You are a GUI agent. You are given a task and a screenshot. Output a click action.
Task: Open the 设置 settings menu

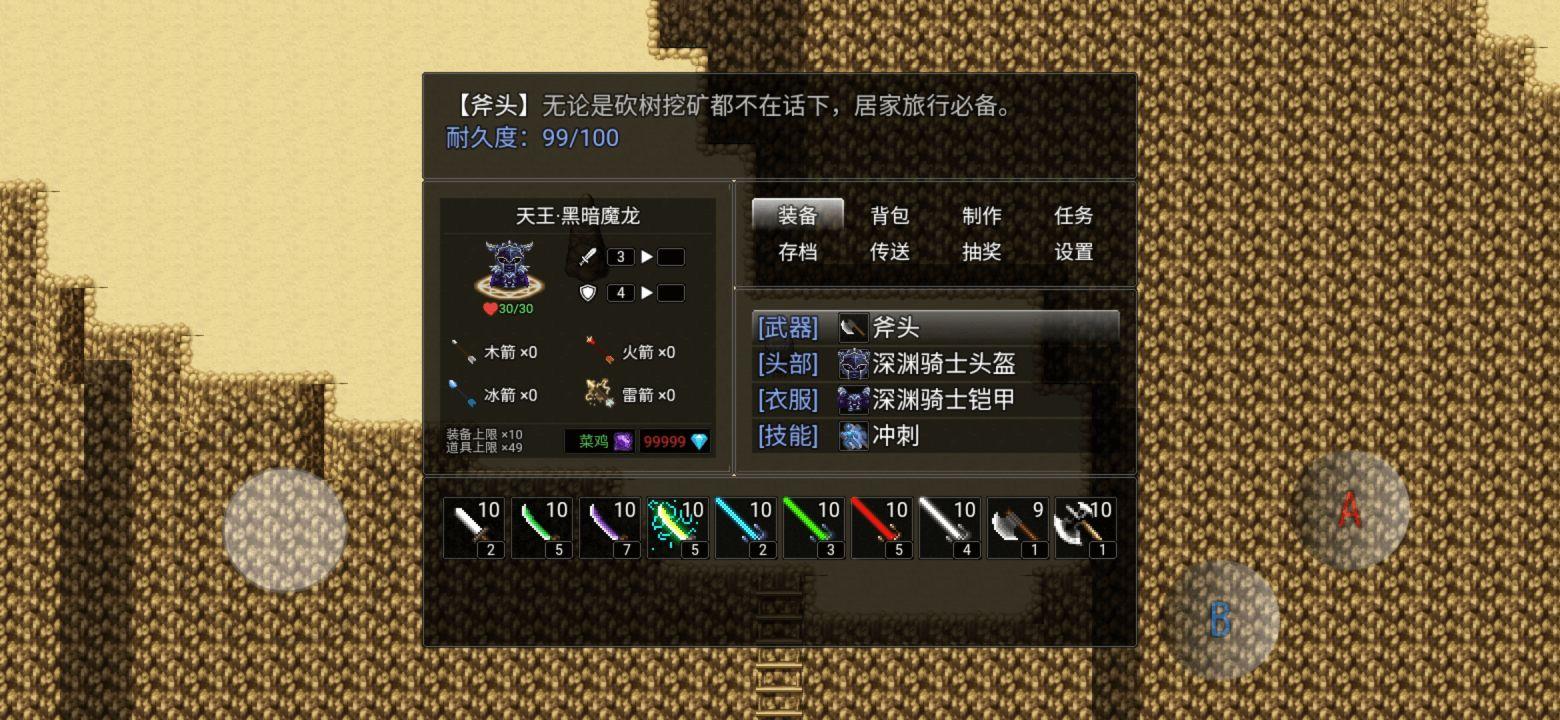coord(1072,253)
